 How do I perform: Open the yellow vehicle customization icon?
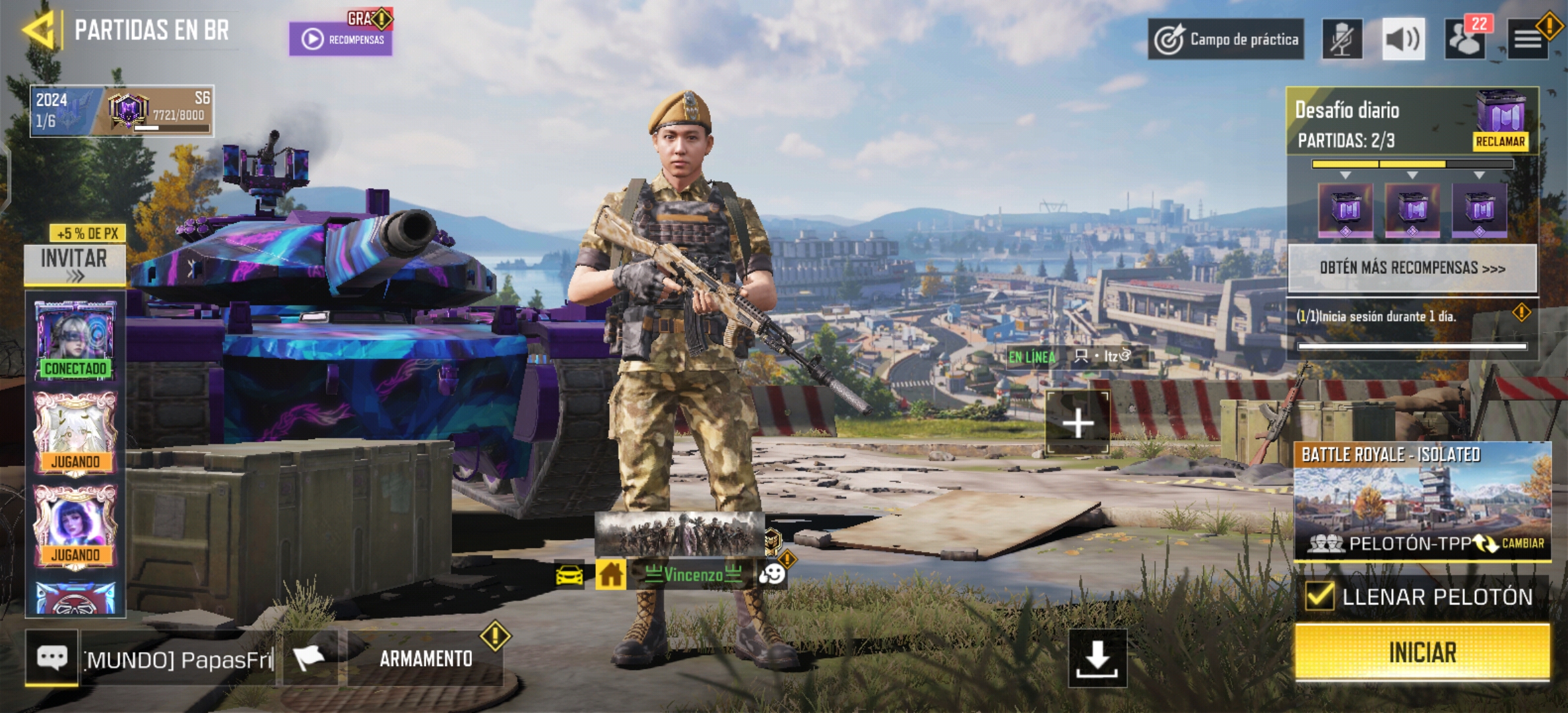(x=570, y=575)
